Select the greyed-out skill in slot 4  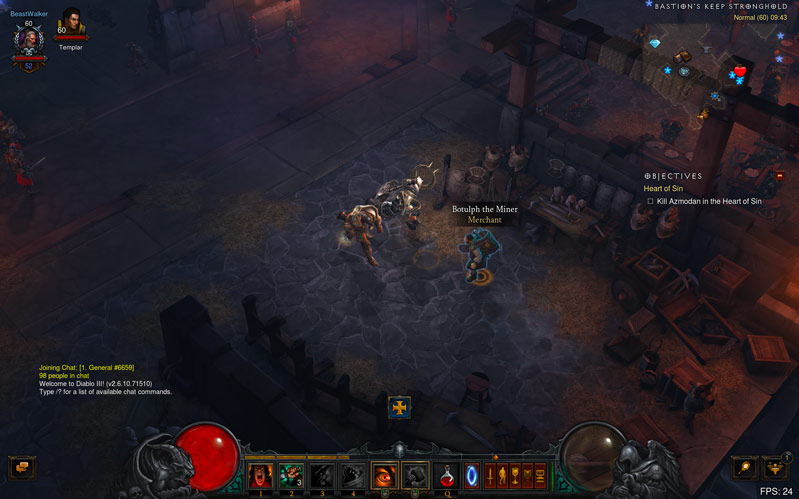pos(353,476)
